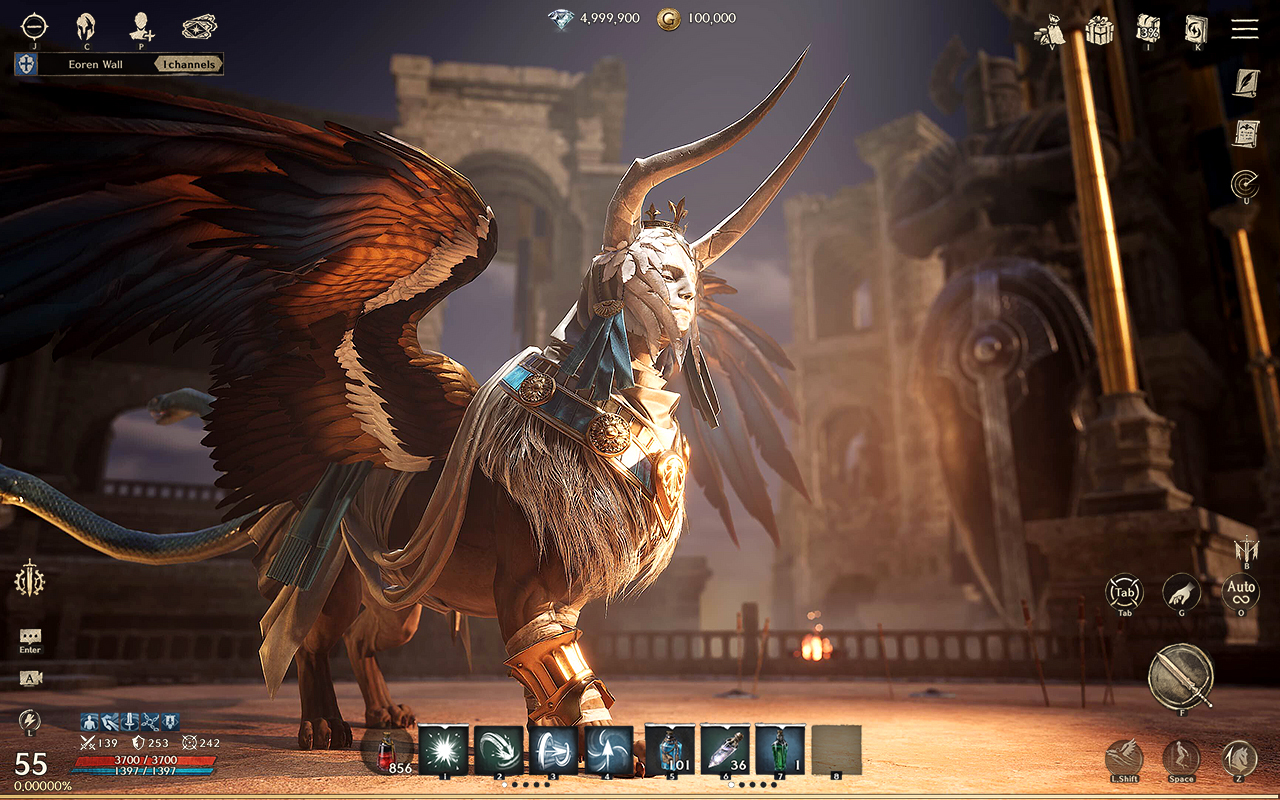Activate the upward arrow skill in slot 4
Image resolution: width=1280 pixels, height=800 pixels.
pyautogui.click(x=608, y=750)
